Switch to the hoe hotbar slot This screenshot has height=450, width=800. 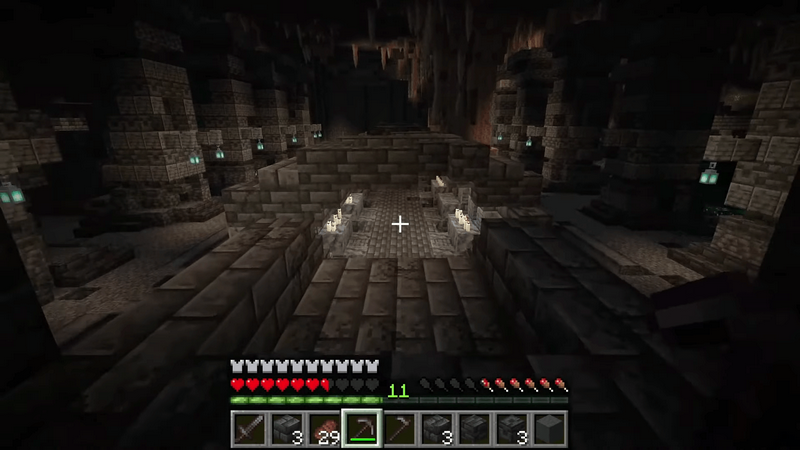399,428
